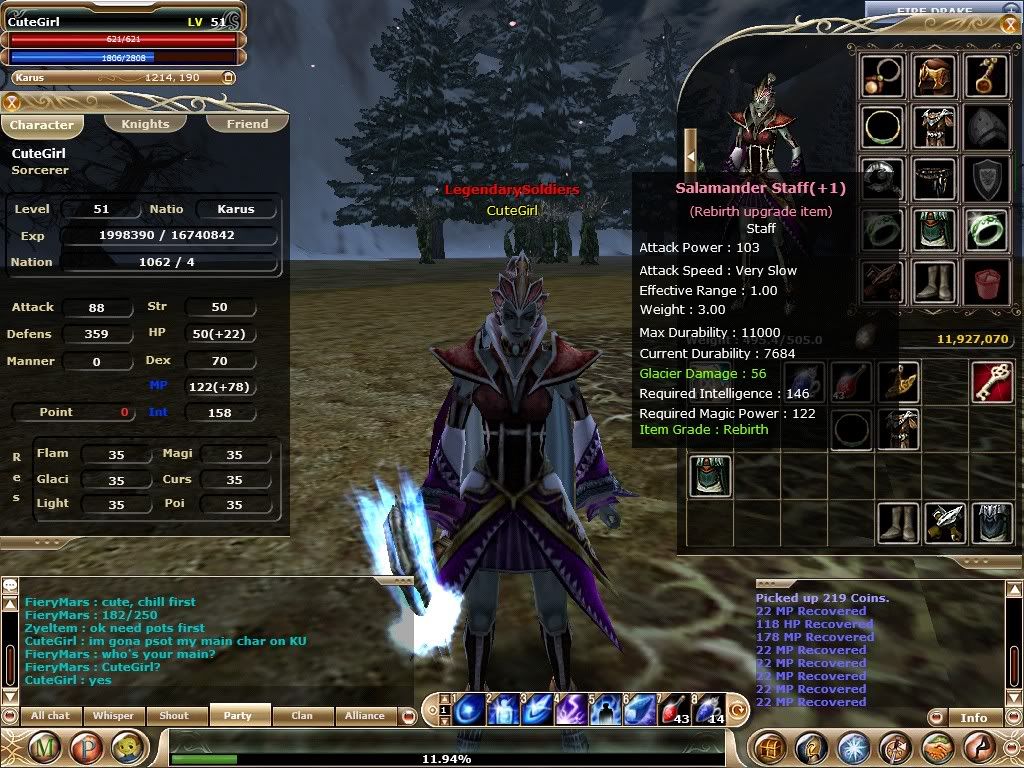
Task: Select the Whisper chat channel
Action: coord(113,716)
